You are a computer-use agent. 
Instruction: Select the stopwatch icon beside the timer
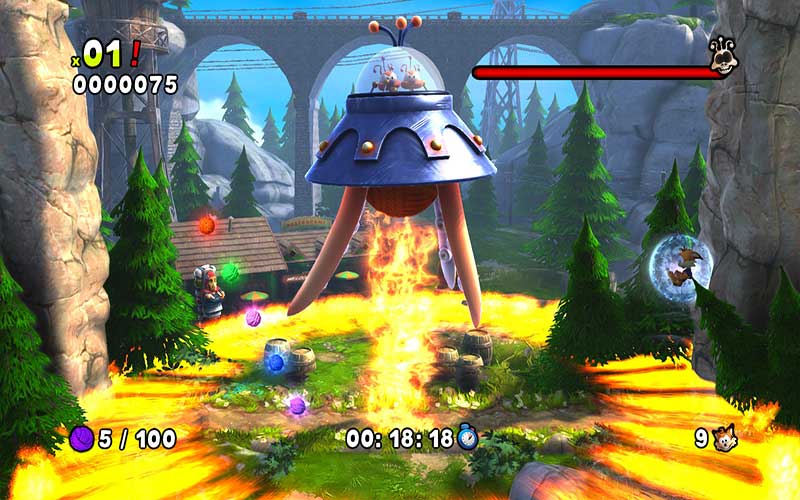468,437
